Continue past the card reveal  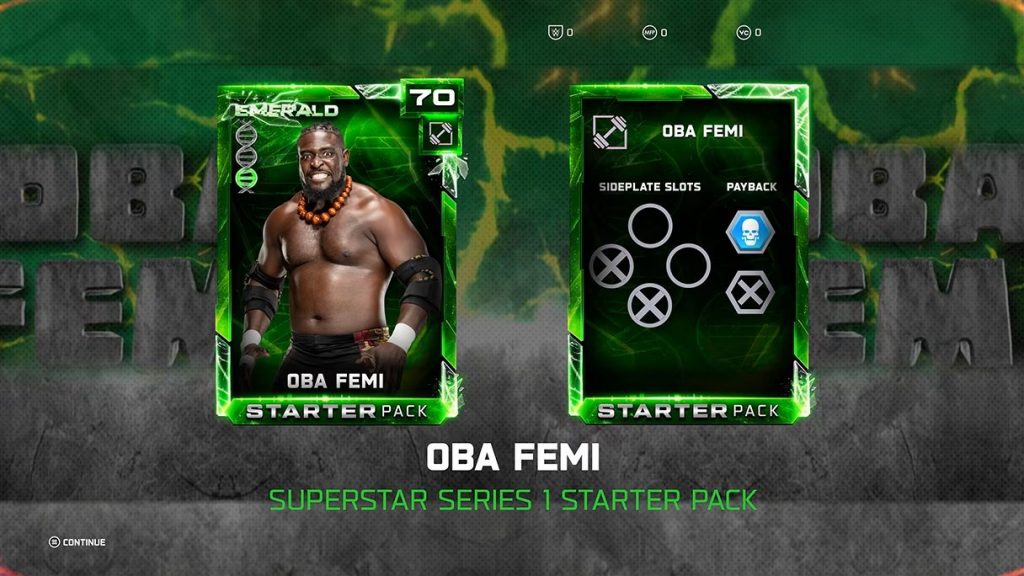point(77,542)
